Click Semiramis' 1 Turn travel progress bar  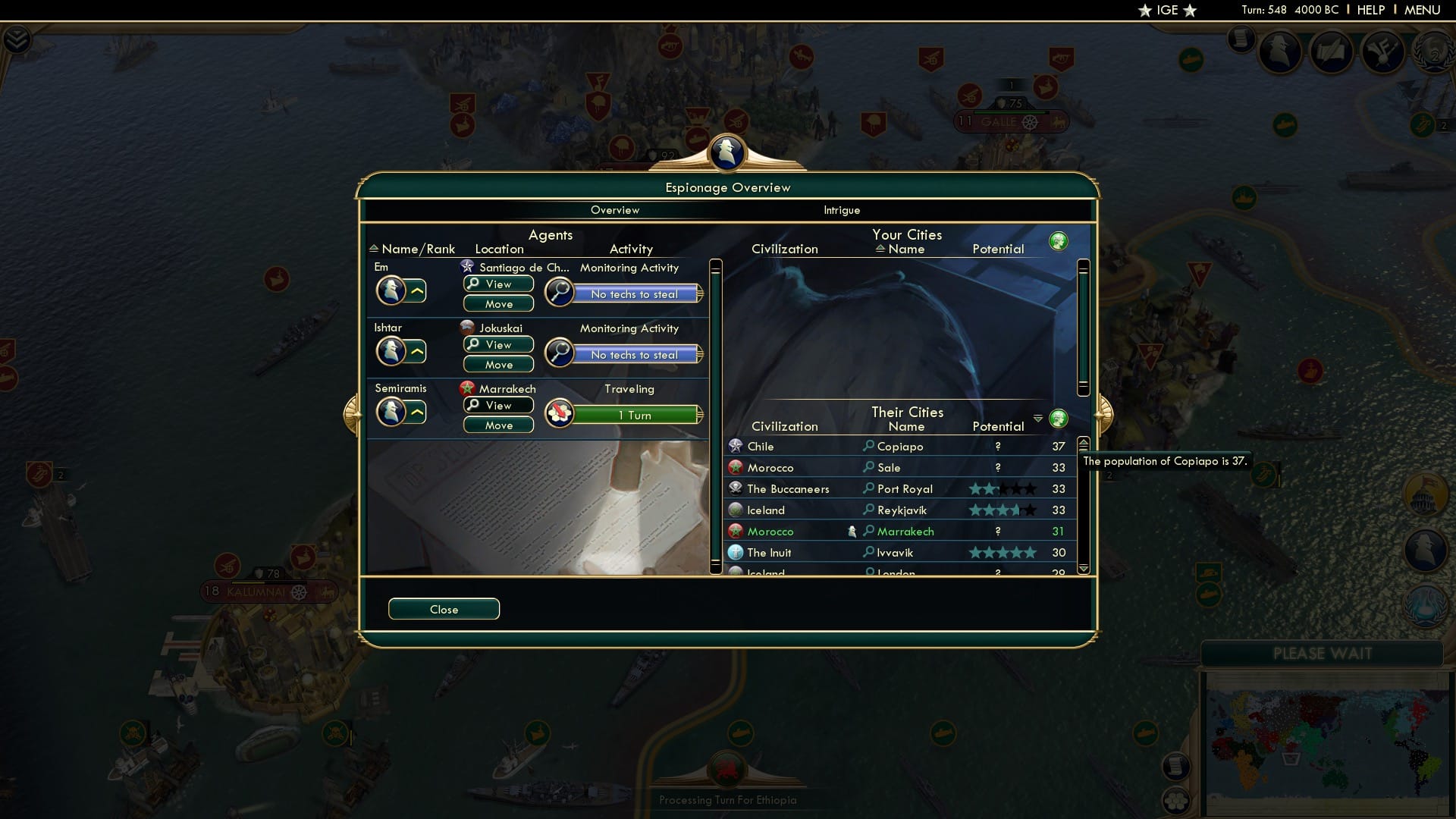click(637, 415)
